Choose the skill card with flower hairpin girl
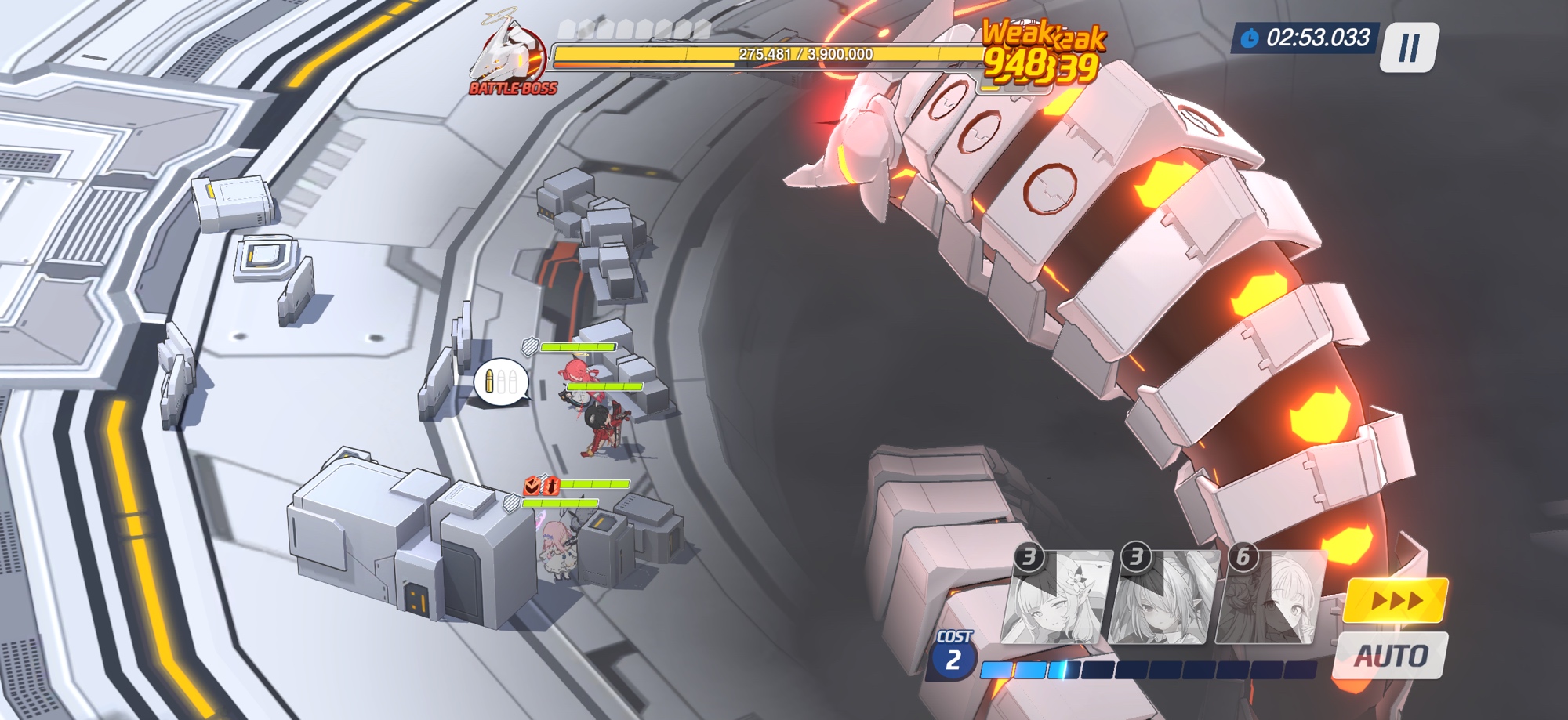 point(1055,597)
